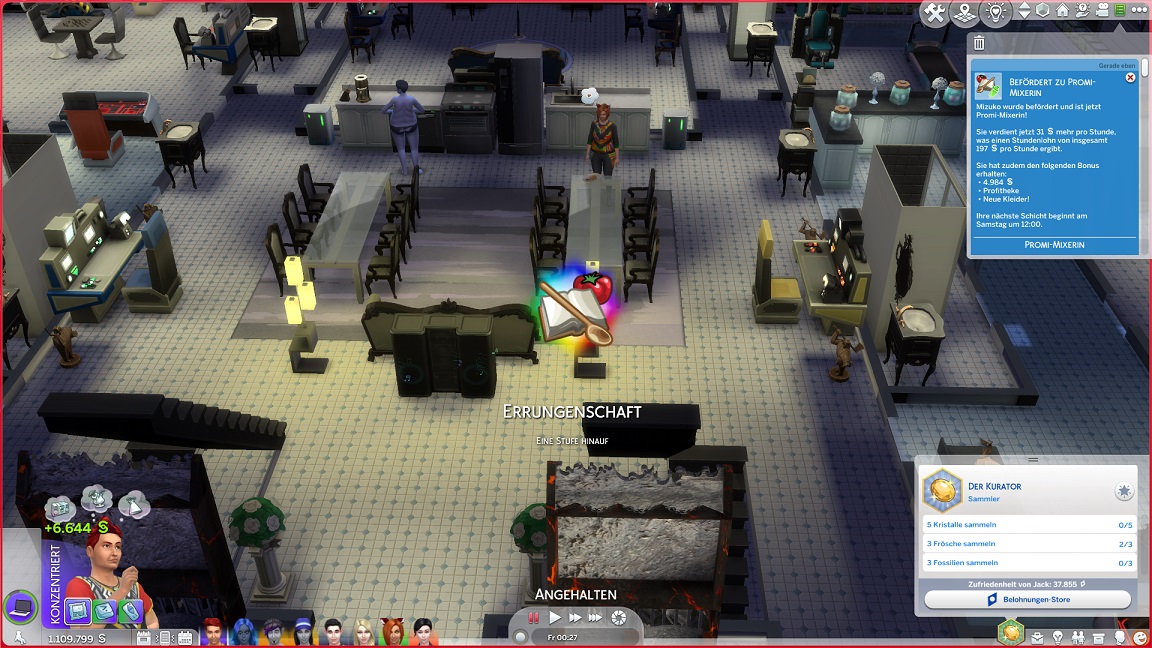Open the aspiration panel gold hexagon tab
This screenshot has height=648, width=1152.
(x=1011, y=632)
